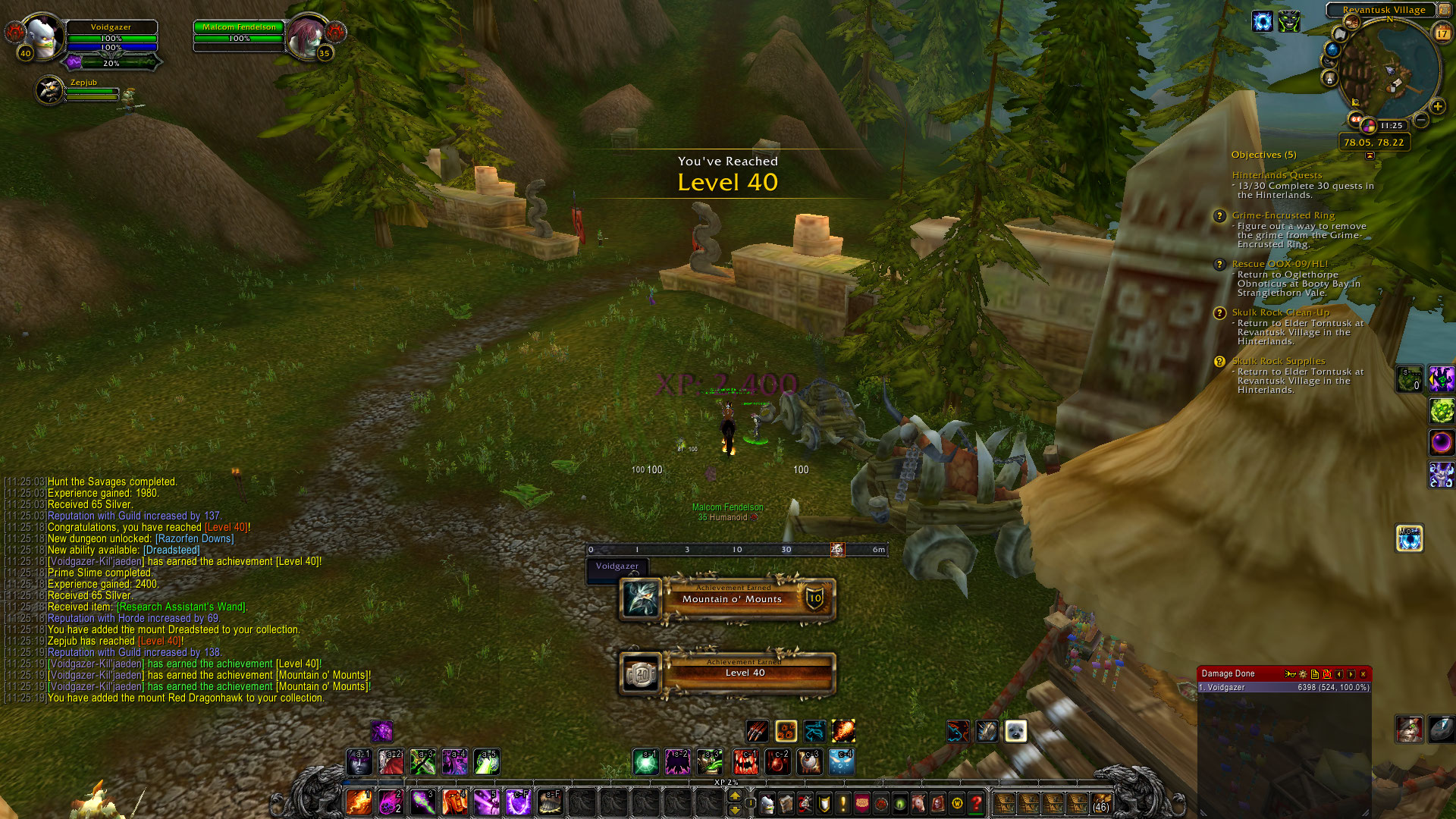Image resolution: width=1456 pixels, height=819 pixels.
Task: Select the Skulk Rock Supplies quest
Action: tap(1279, 361)
